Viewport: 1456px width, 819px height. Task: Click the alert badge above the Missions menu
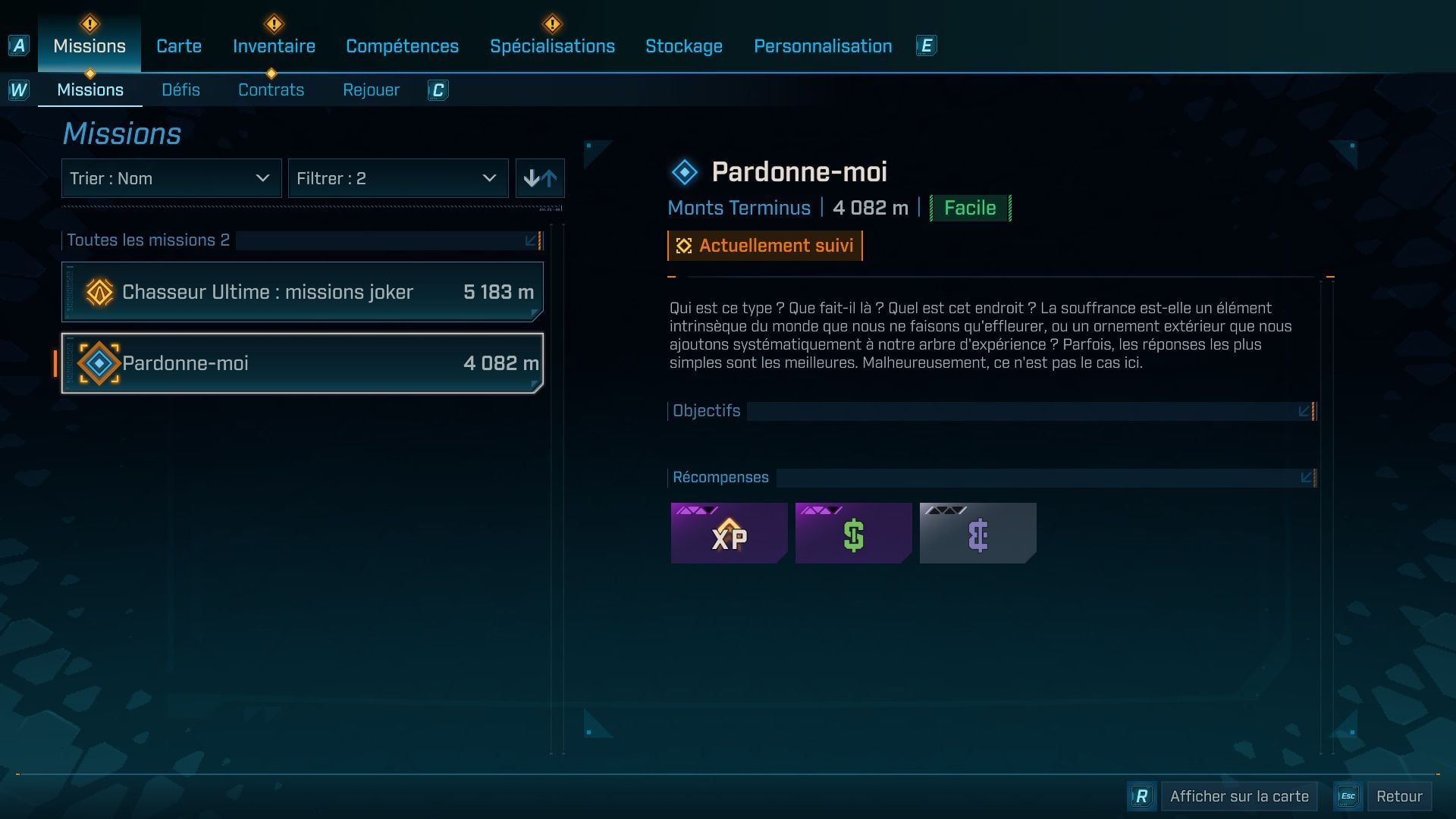click(89, 23)
